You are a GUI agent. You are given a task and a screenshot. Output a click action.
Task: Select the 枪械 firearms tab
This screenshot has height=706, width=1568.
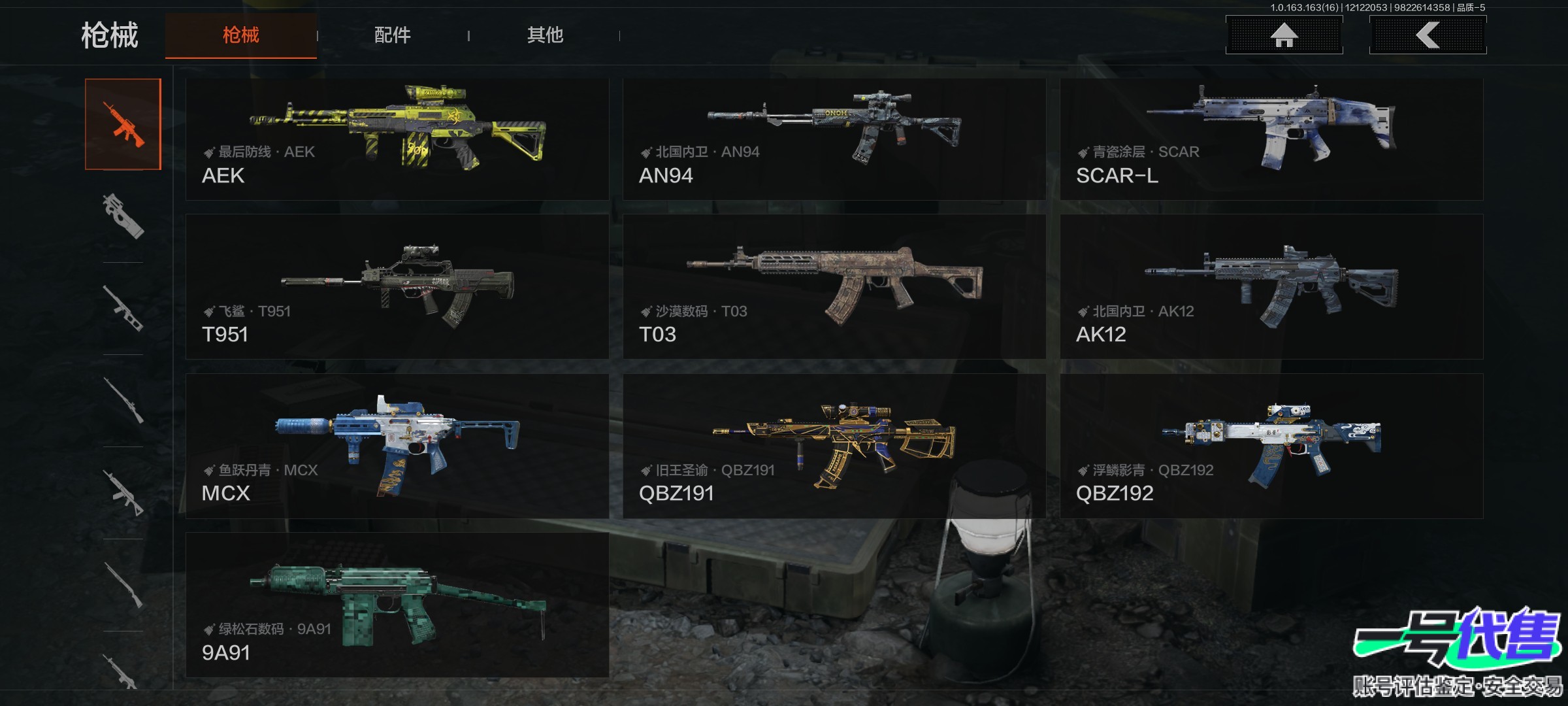[241, 35]
